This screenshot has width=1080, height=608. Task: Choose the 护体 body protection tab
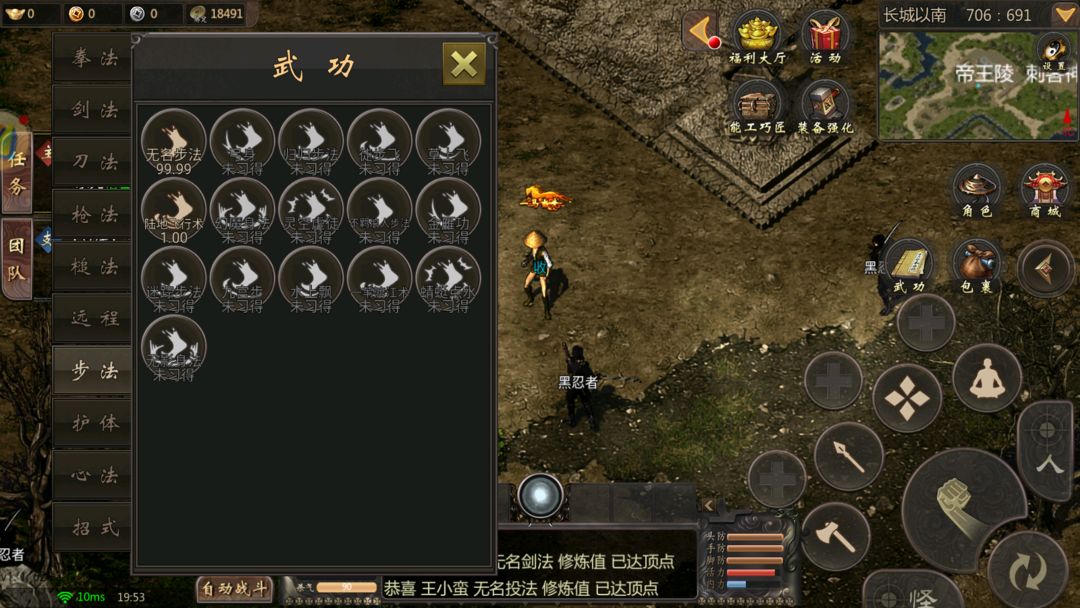[x=94, y=423]
